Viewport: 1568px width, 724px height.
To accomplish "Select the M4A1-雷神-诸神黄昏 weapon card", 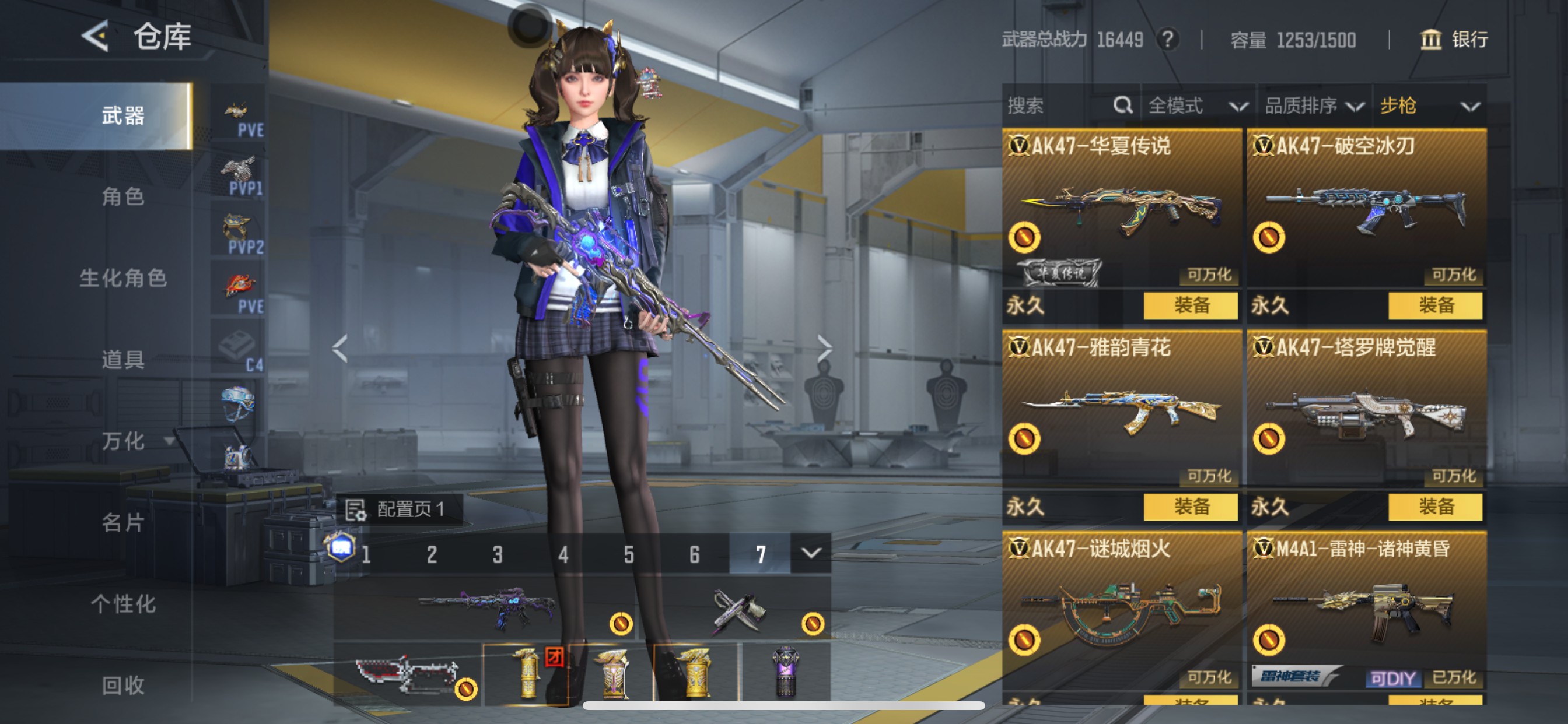I will pos(1366,611).
